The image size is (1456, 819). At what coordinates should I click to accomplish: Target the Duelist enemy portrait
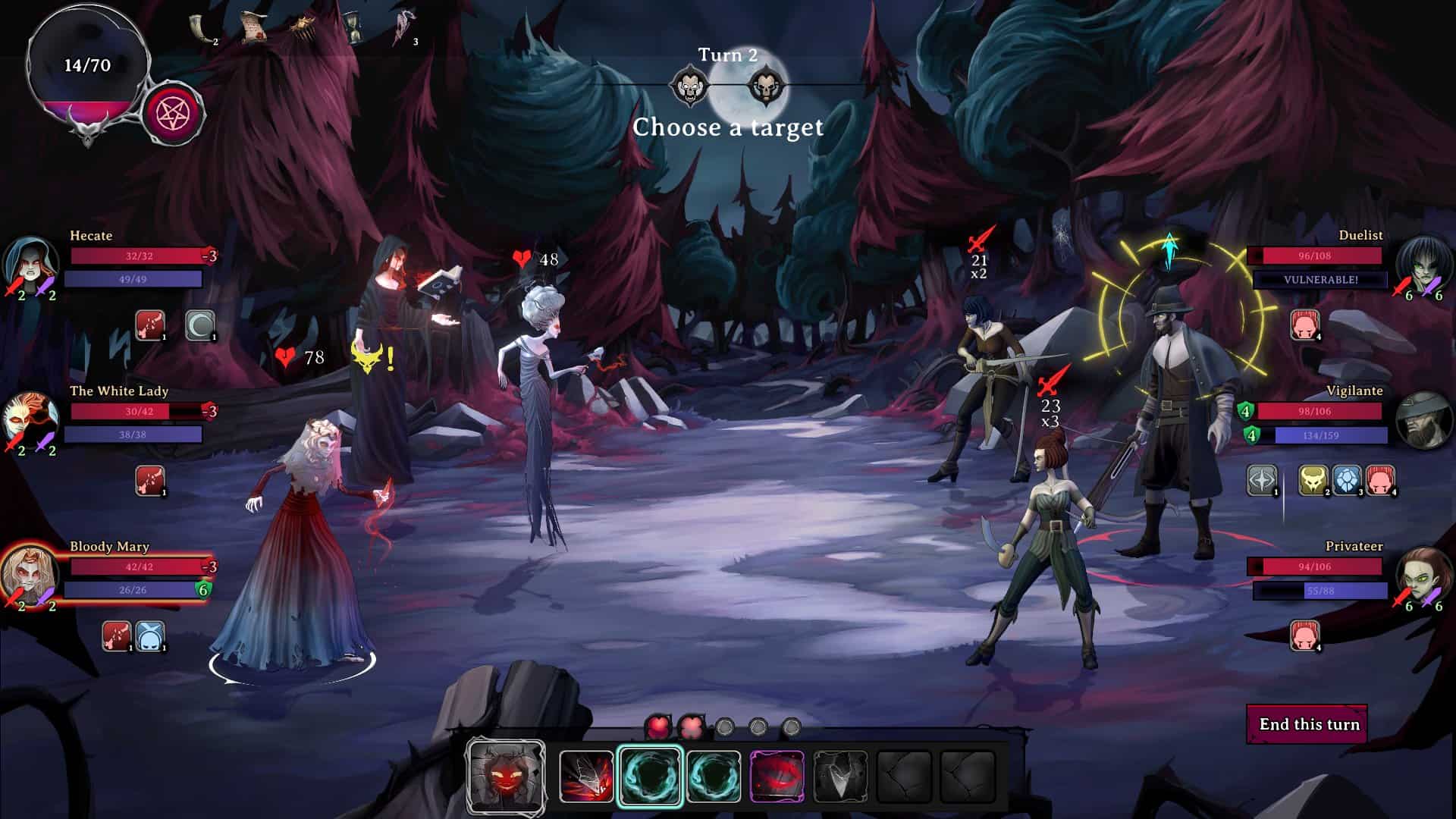(x=1423, y=262)
